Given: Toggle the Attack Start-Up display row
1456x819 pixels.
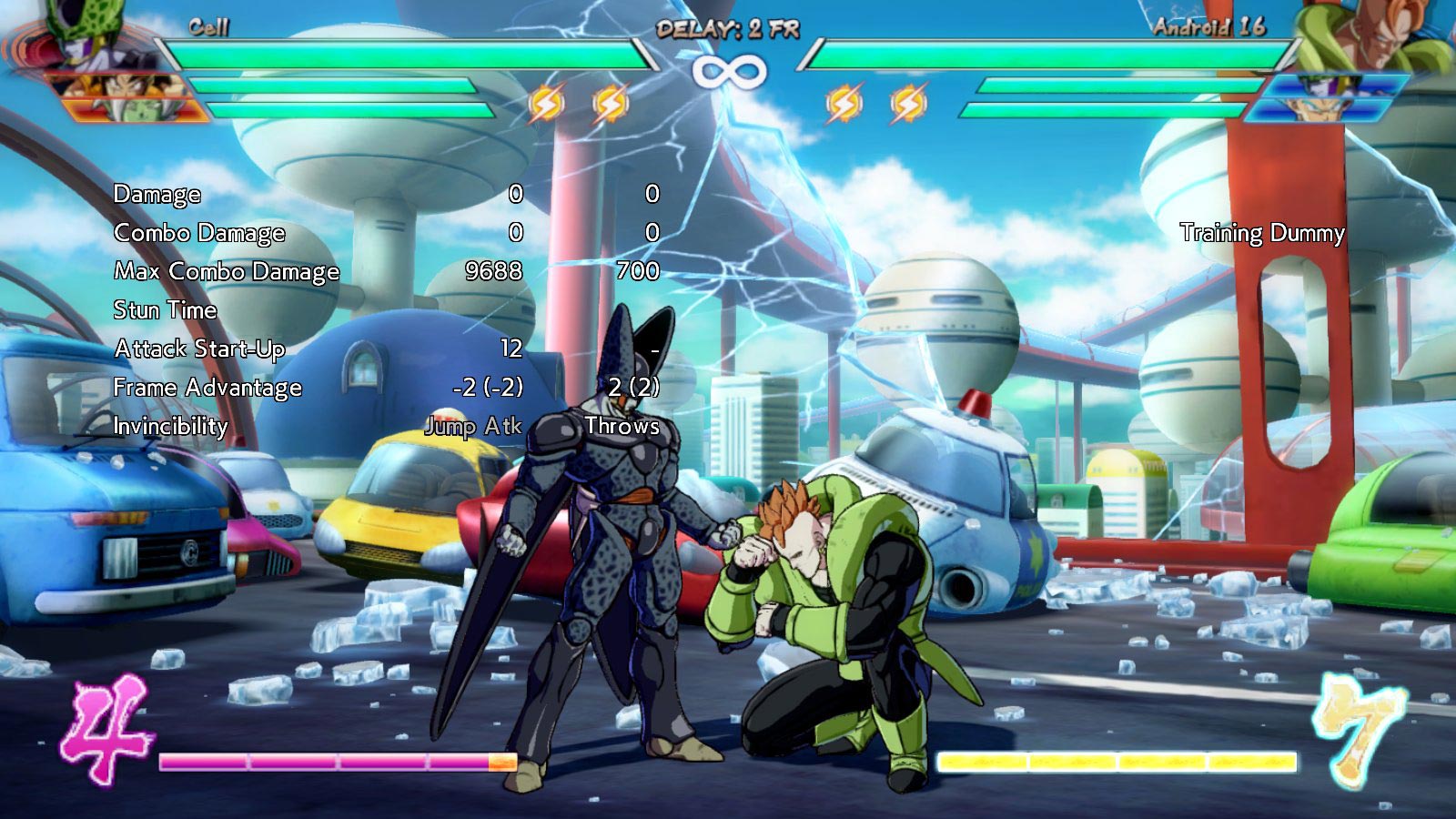Looking at the screenshot, I should 199,349.
